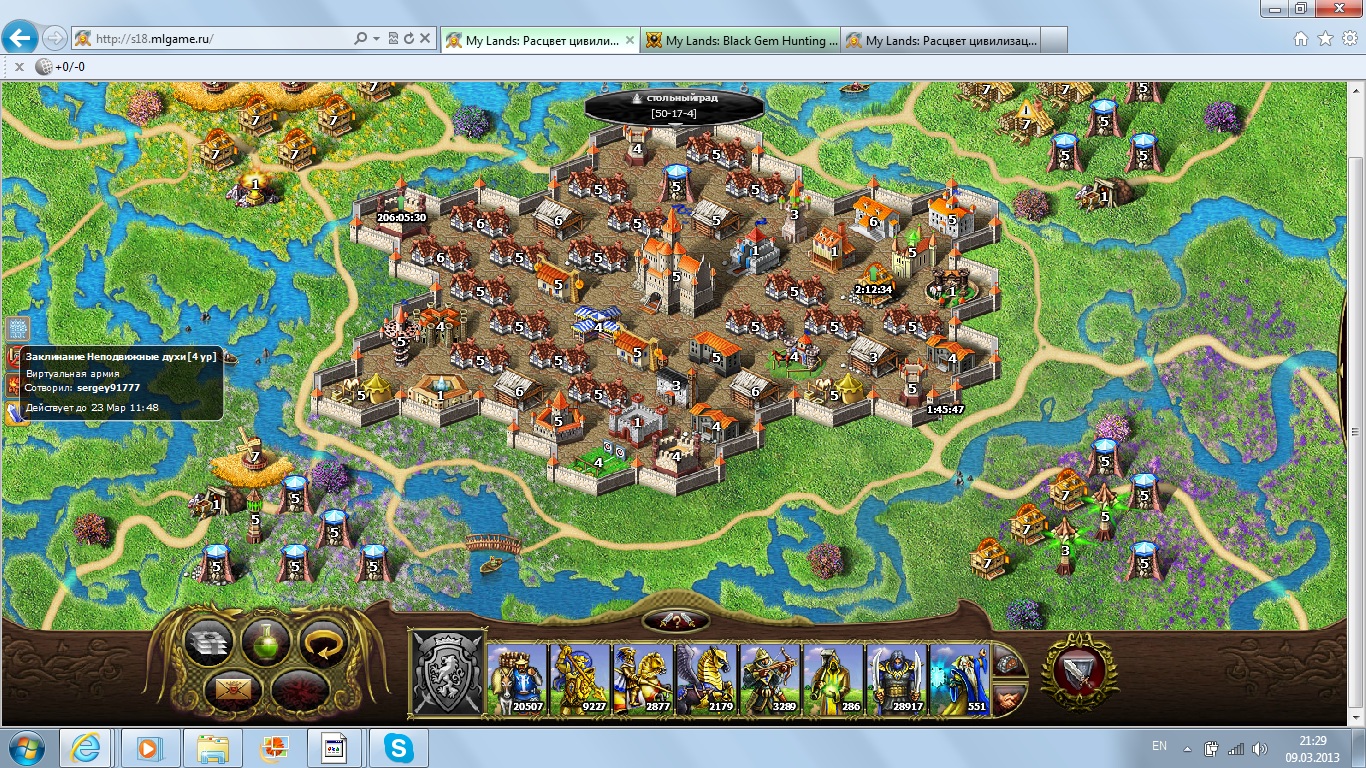Select the dual-sword mercenary unit slot showing 28917

(896, 680)
